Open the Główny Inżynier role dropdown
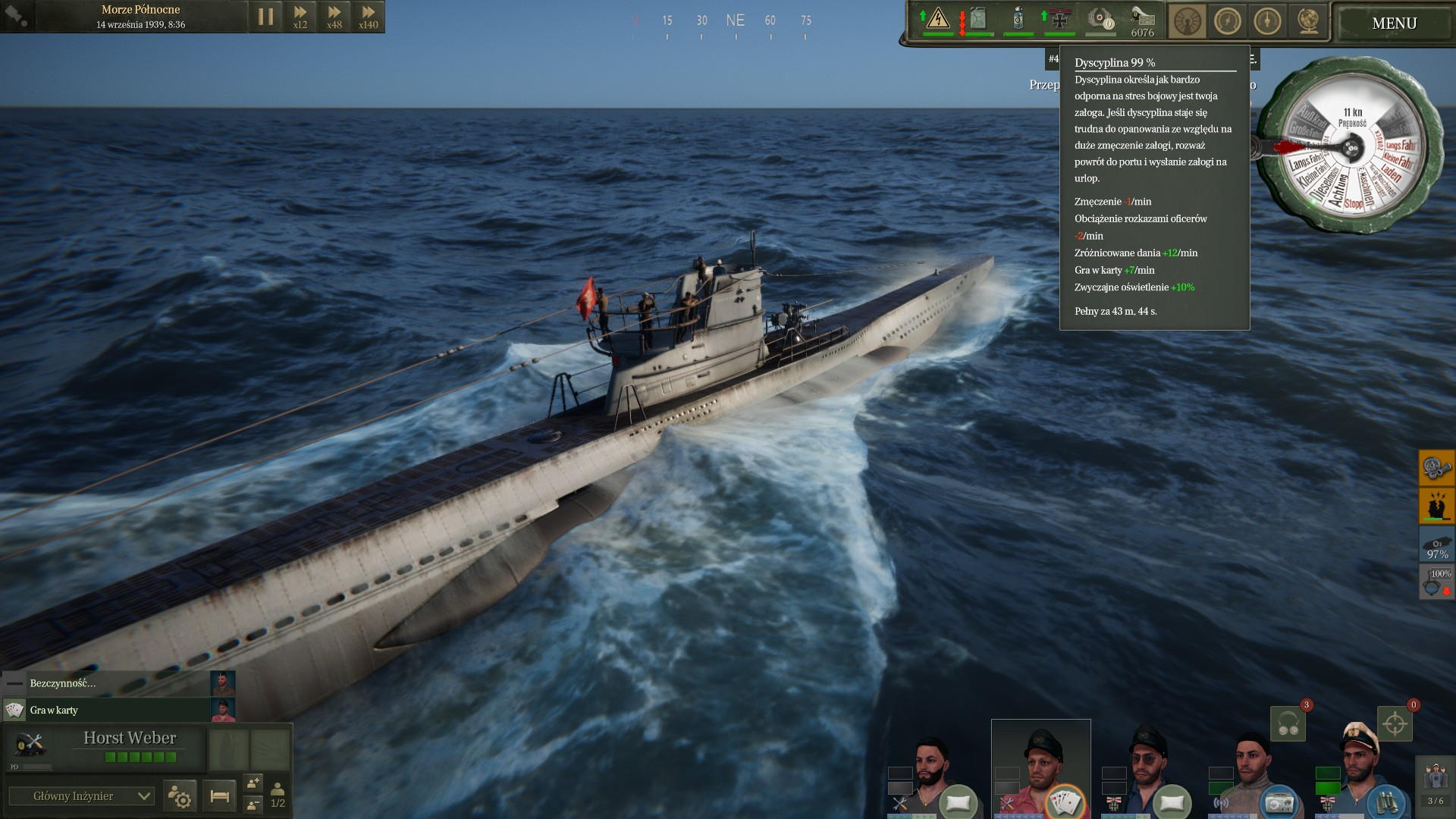The image size is (1456, 819). coord(81,795)
